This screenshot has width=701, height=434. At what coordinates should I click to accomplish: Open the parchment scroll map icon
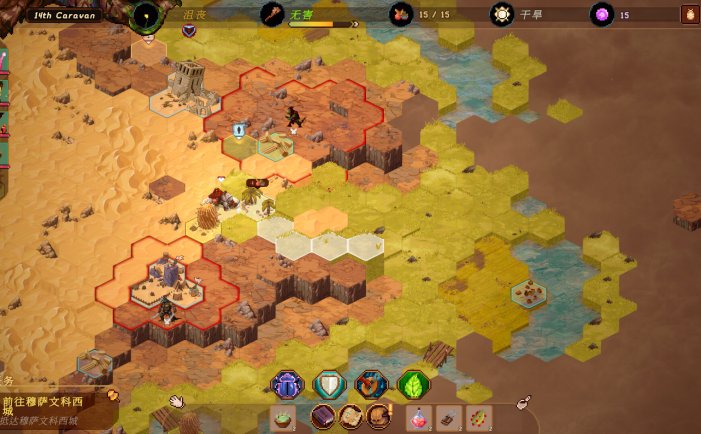(350, 417)
